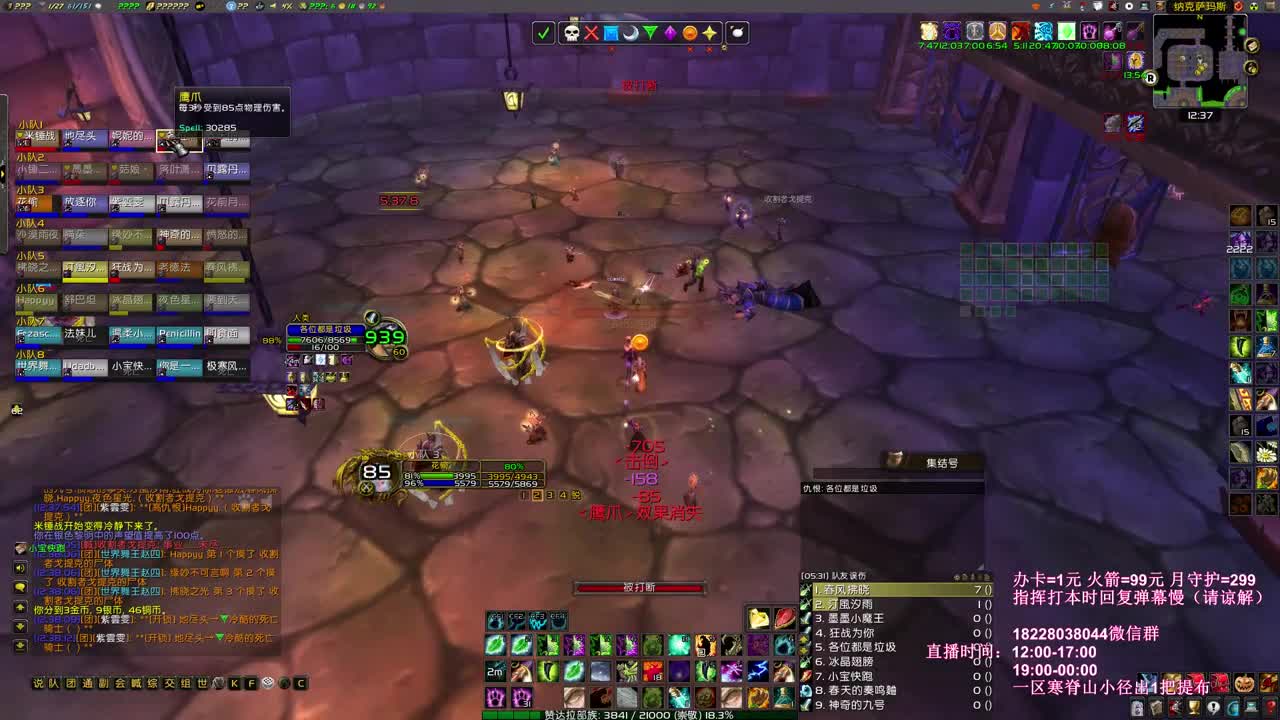This screenshot has width=1280, height=720.
Task: Click the green ready-check checkmark icon
Action: pos(544,34)
